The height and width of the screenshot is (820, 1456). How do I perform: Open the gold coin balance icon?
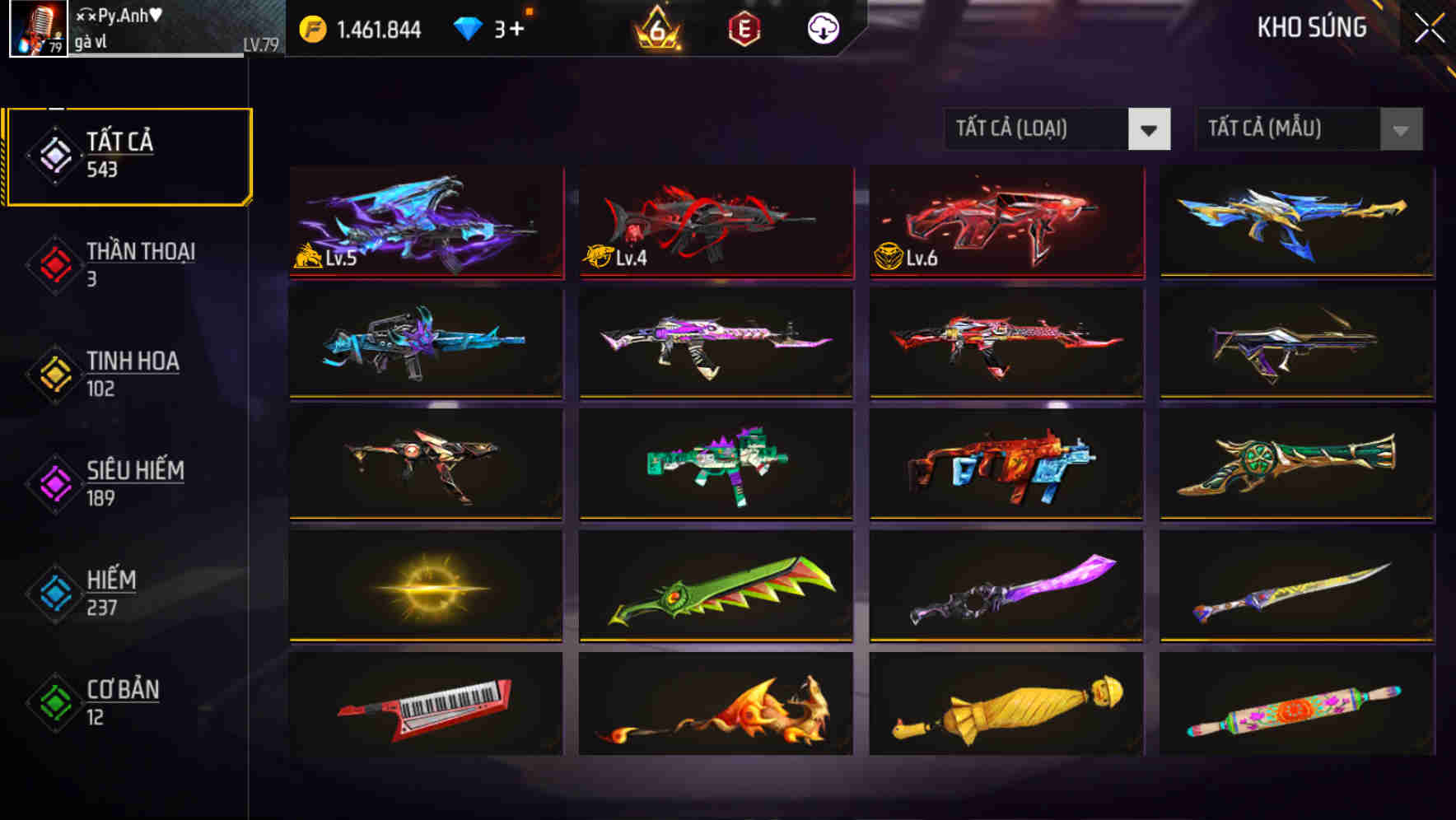coord(313,28)
